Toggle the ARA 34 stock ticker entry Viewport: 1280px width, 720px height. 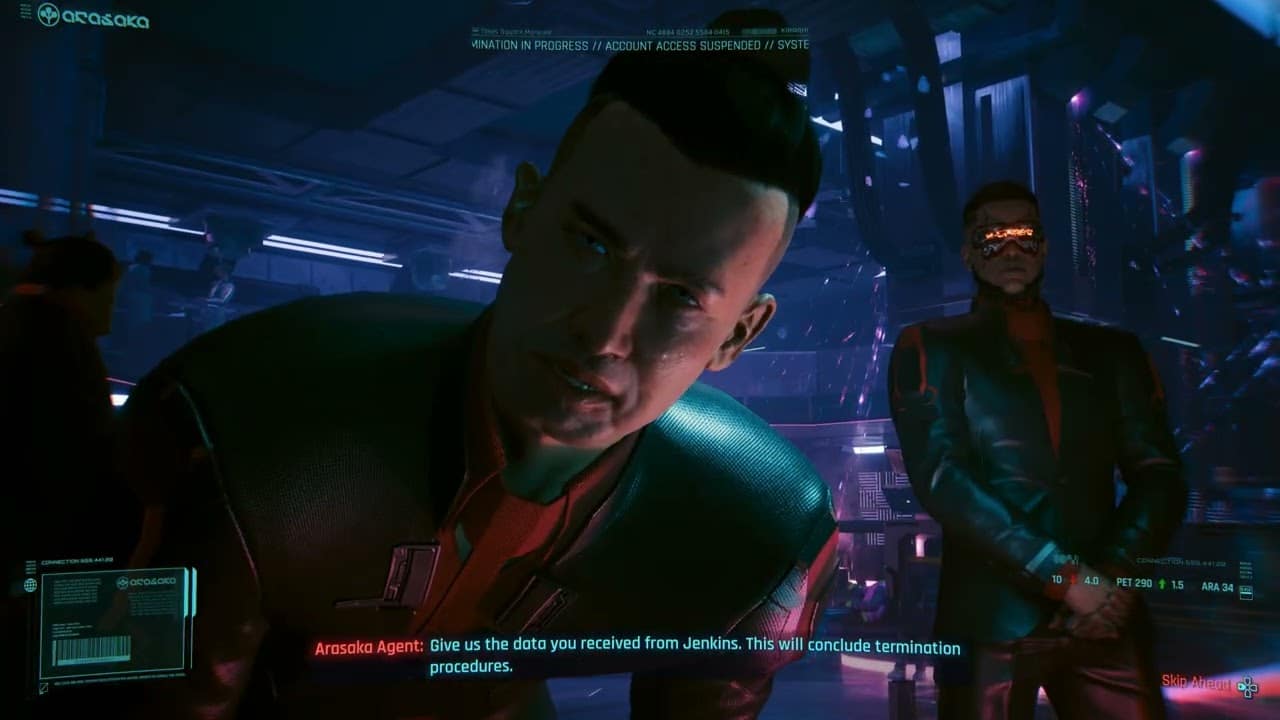click(x=1217, y=585)
